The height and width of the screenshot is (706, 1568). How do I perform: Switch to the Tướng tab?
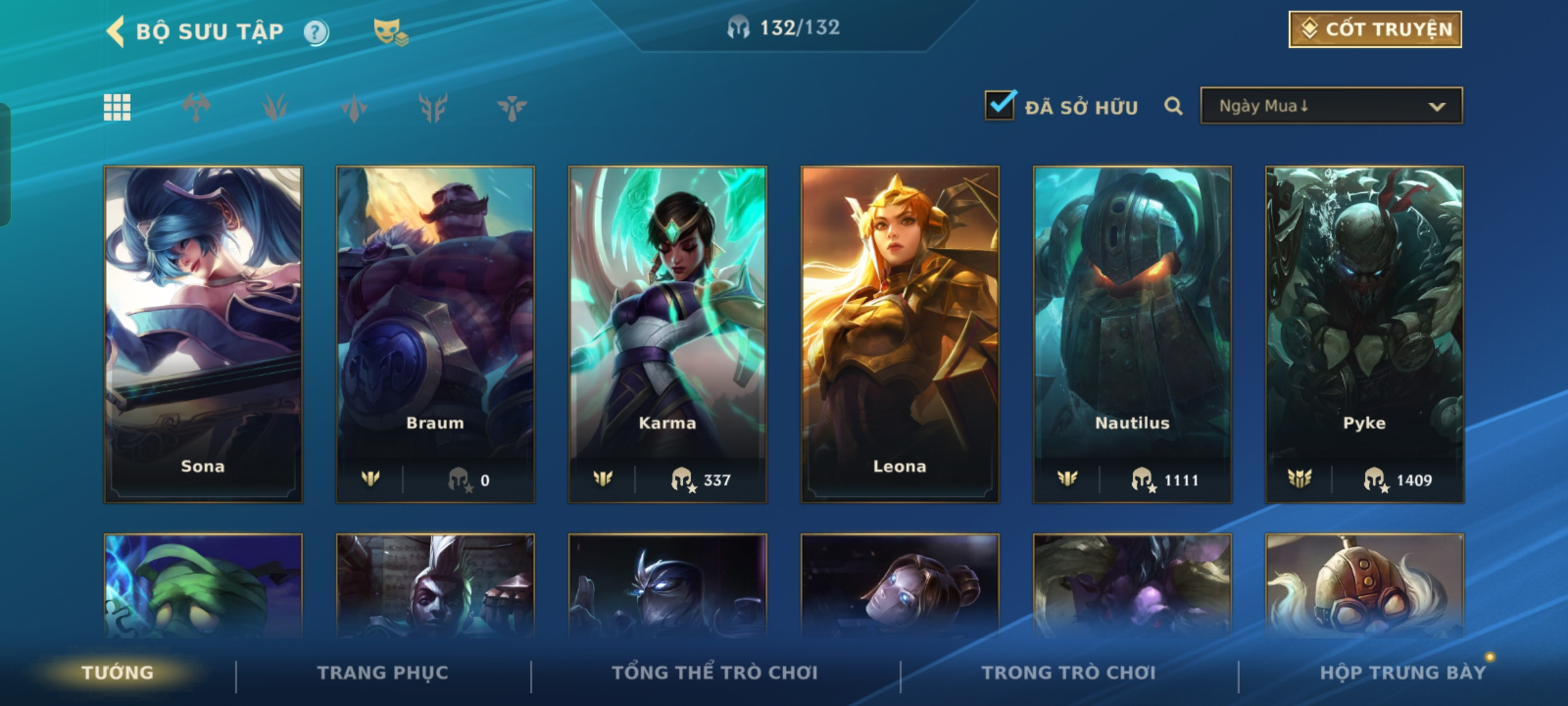click(118, 673)
